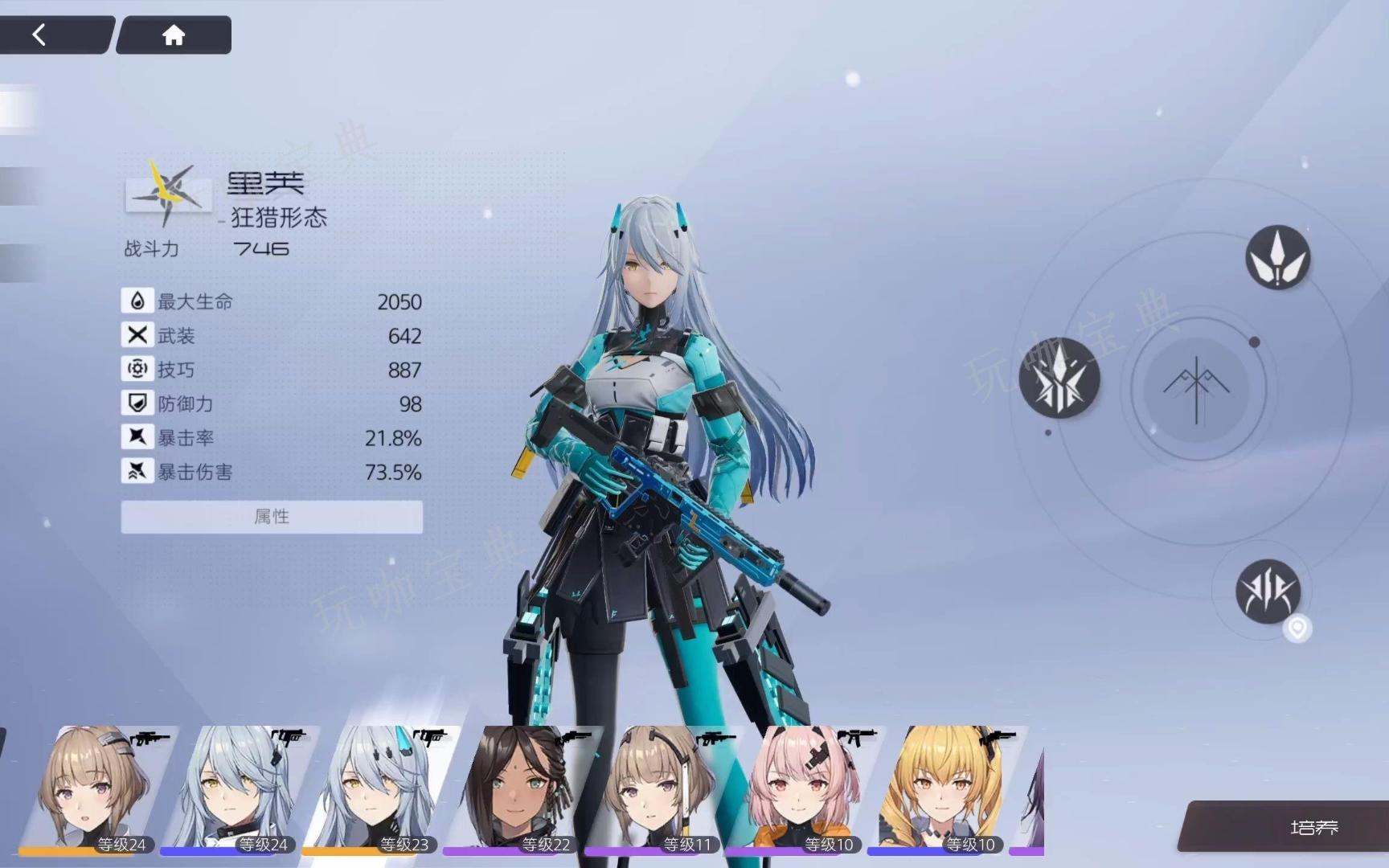Return to the home screen
1389x868 pixels.
(174, 35)
